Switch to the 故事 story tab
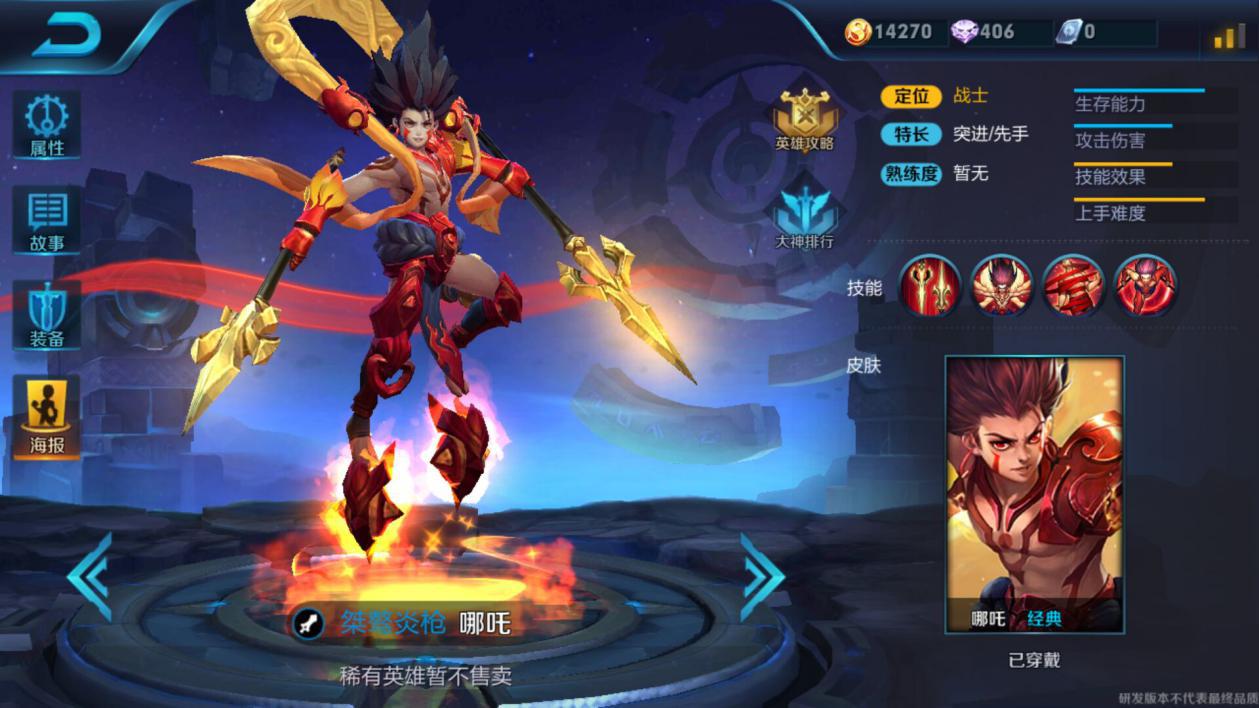 [x=46, y=220]
